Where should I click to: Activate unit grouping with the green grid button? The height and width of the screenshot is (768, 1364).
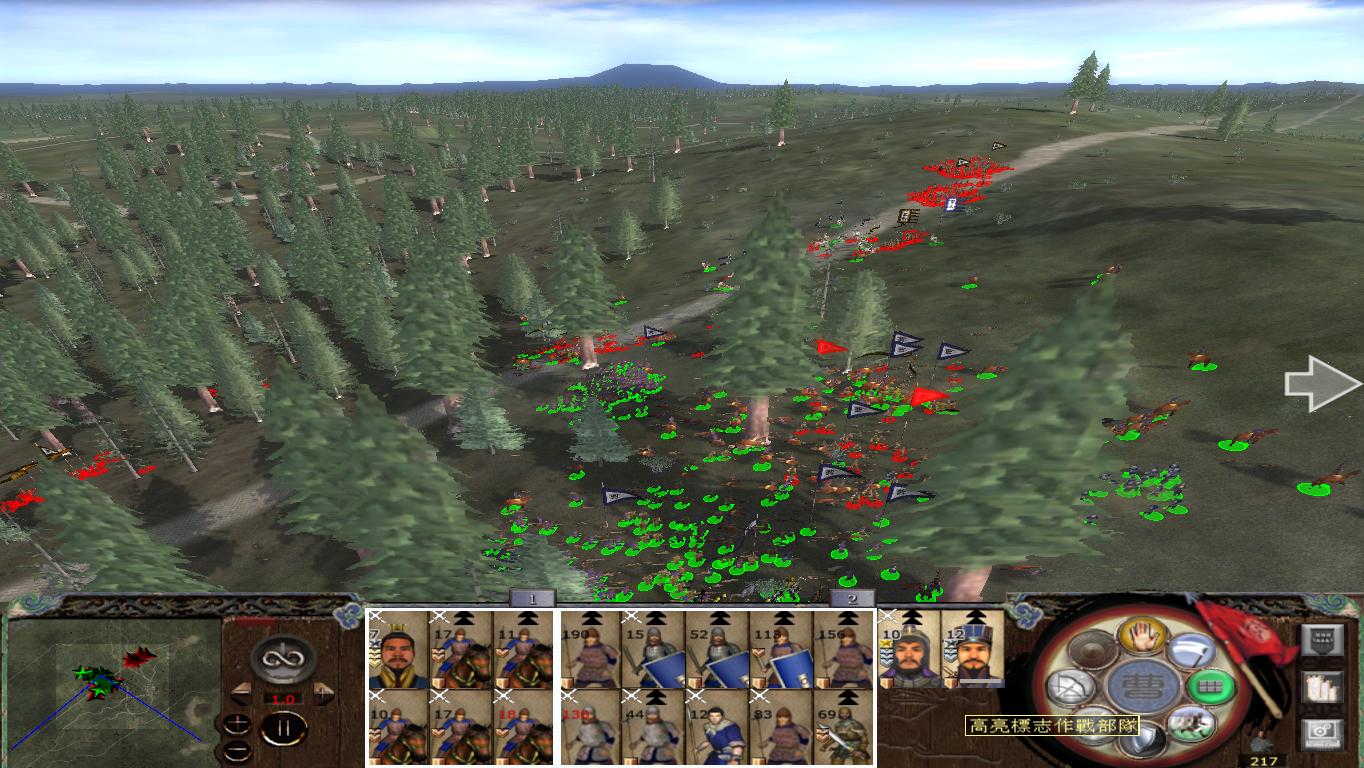click(x=1210, y=685)
